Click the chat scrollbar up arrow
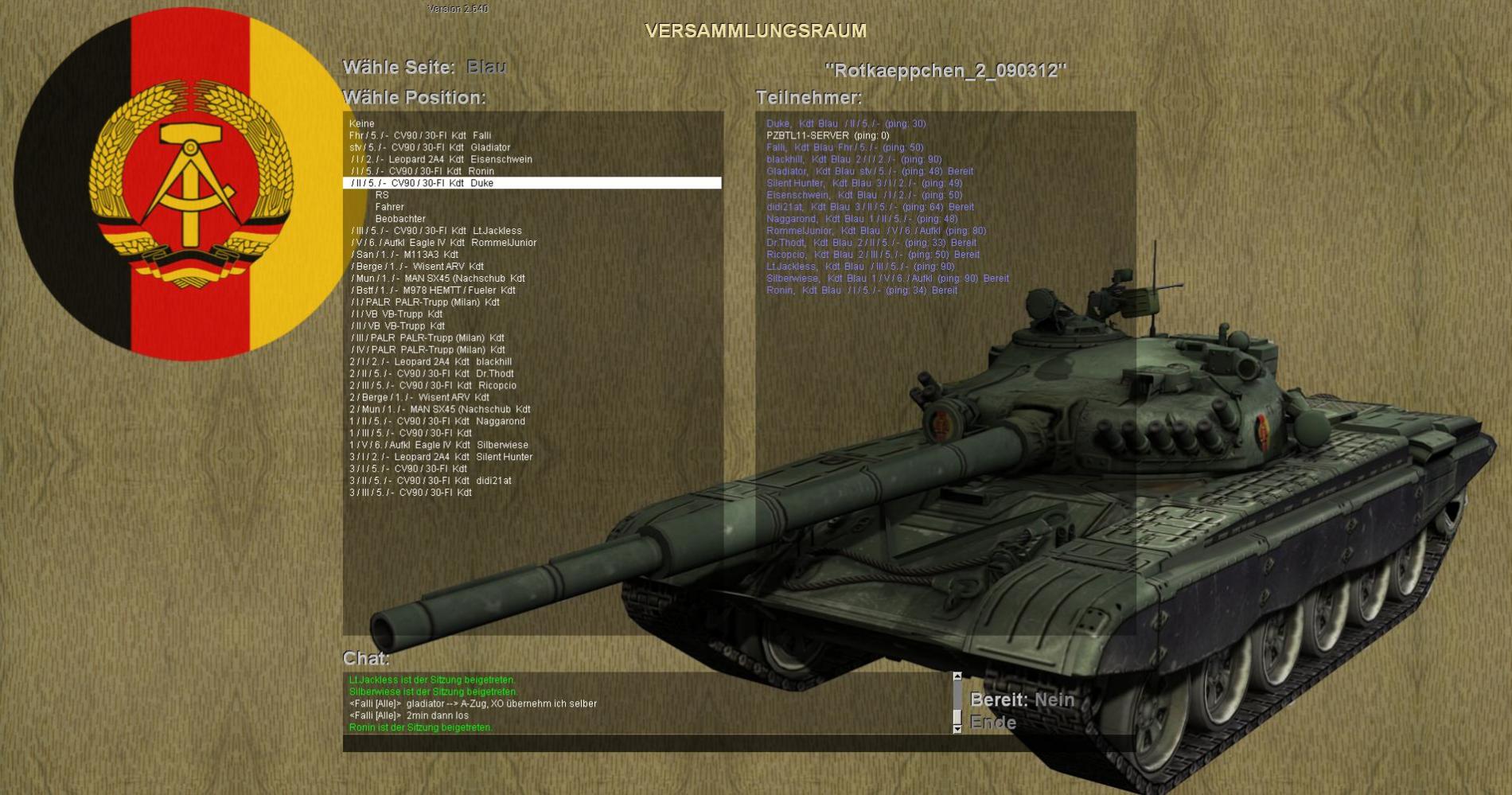 point(957,676)
